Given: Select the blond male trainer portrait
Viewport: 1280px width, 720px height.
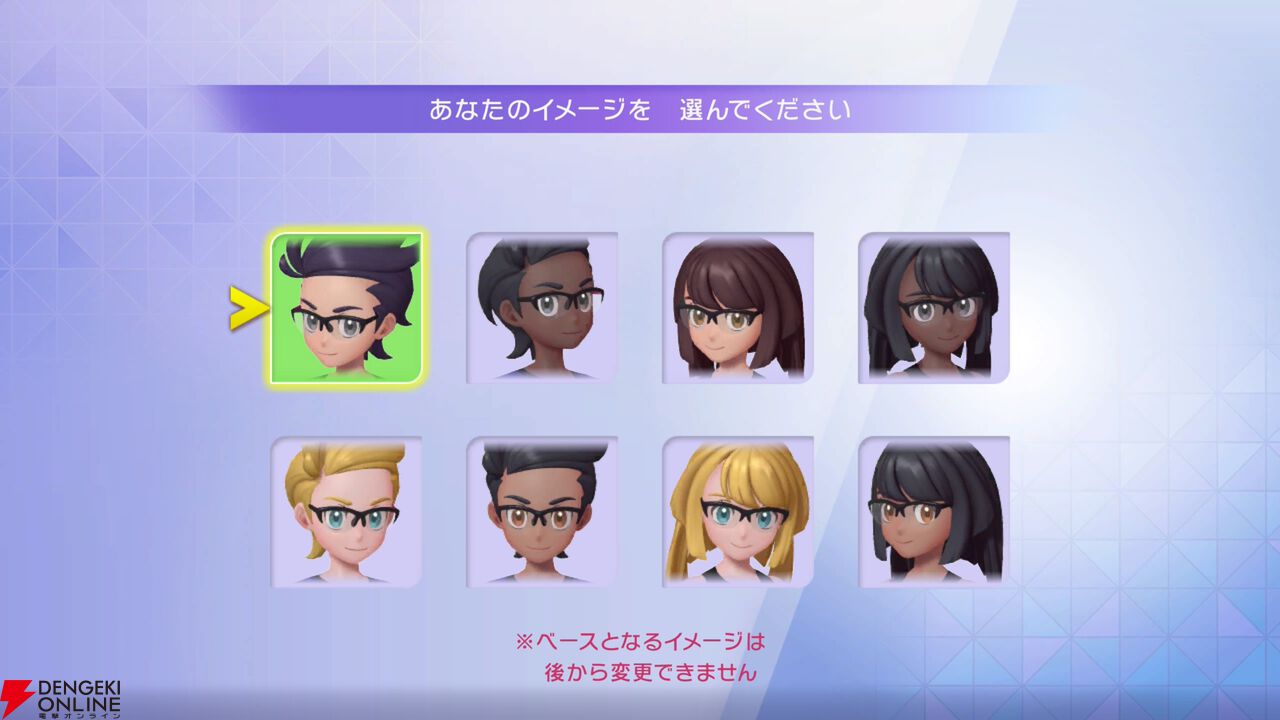Looking at the screenshot, I should (346, 512).
